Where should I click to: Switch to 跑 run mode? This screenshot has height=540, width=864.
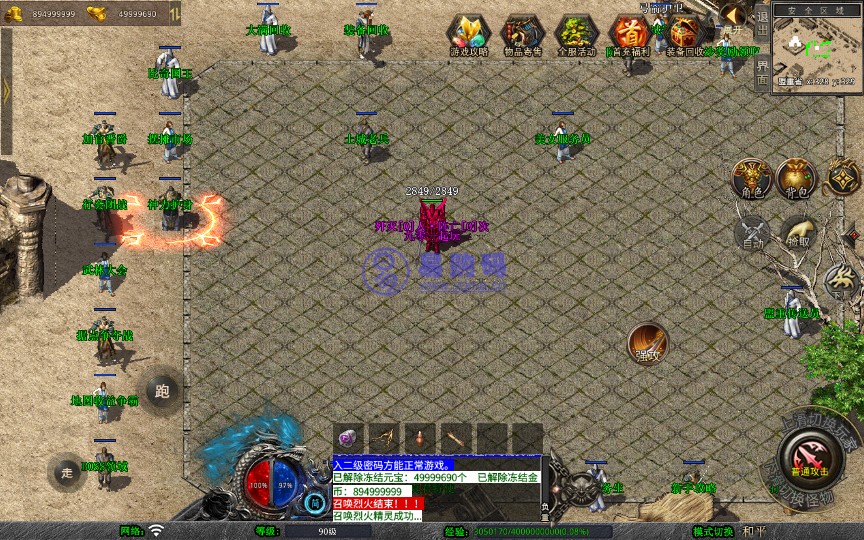162,390
